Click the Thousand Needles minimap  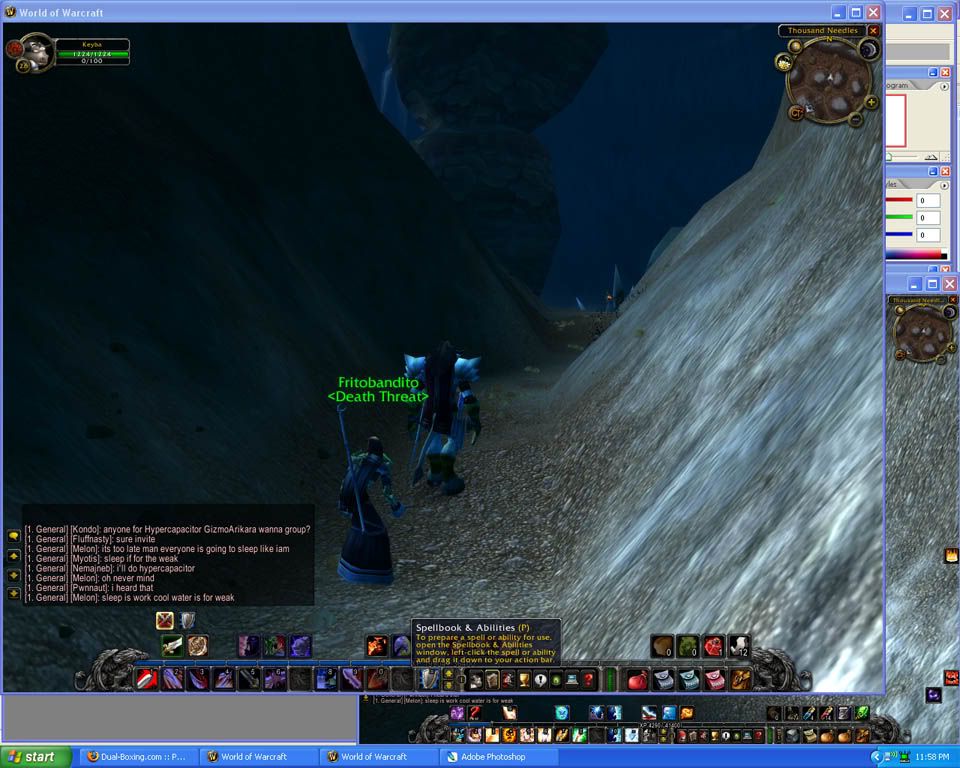[826, 78]
